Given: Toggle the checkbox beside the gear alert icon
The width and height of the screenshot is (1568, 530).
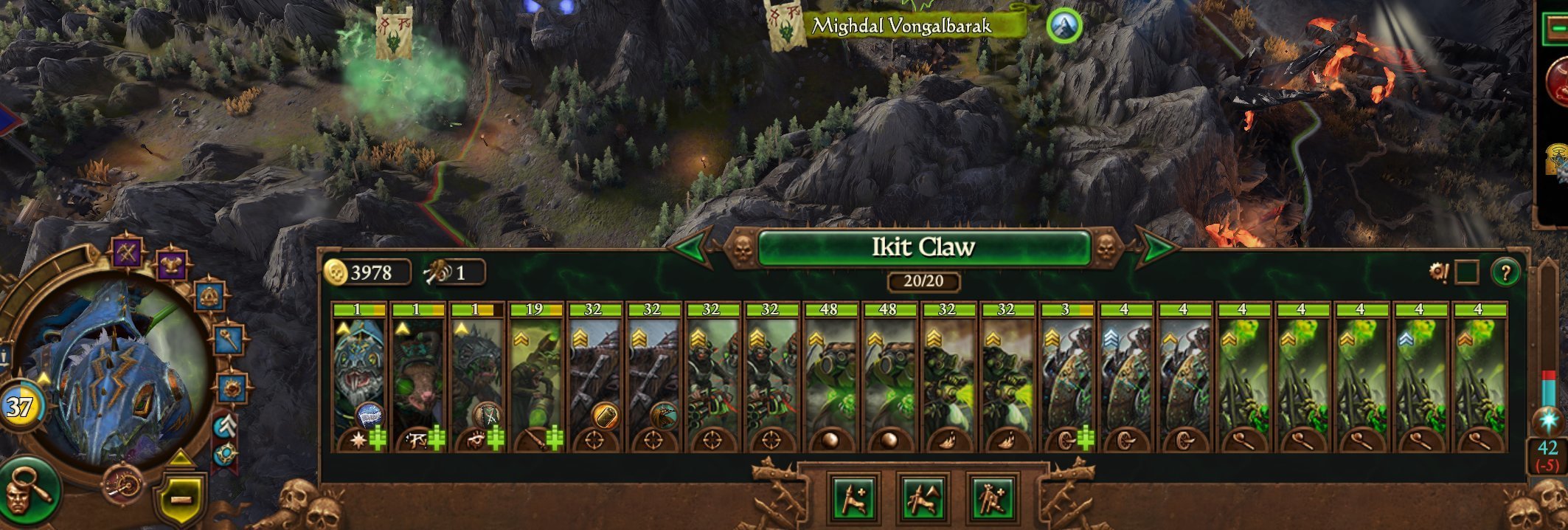Looking at the screenshot, I should pos(1466,272).
